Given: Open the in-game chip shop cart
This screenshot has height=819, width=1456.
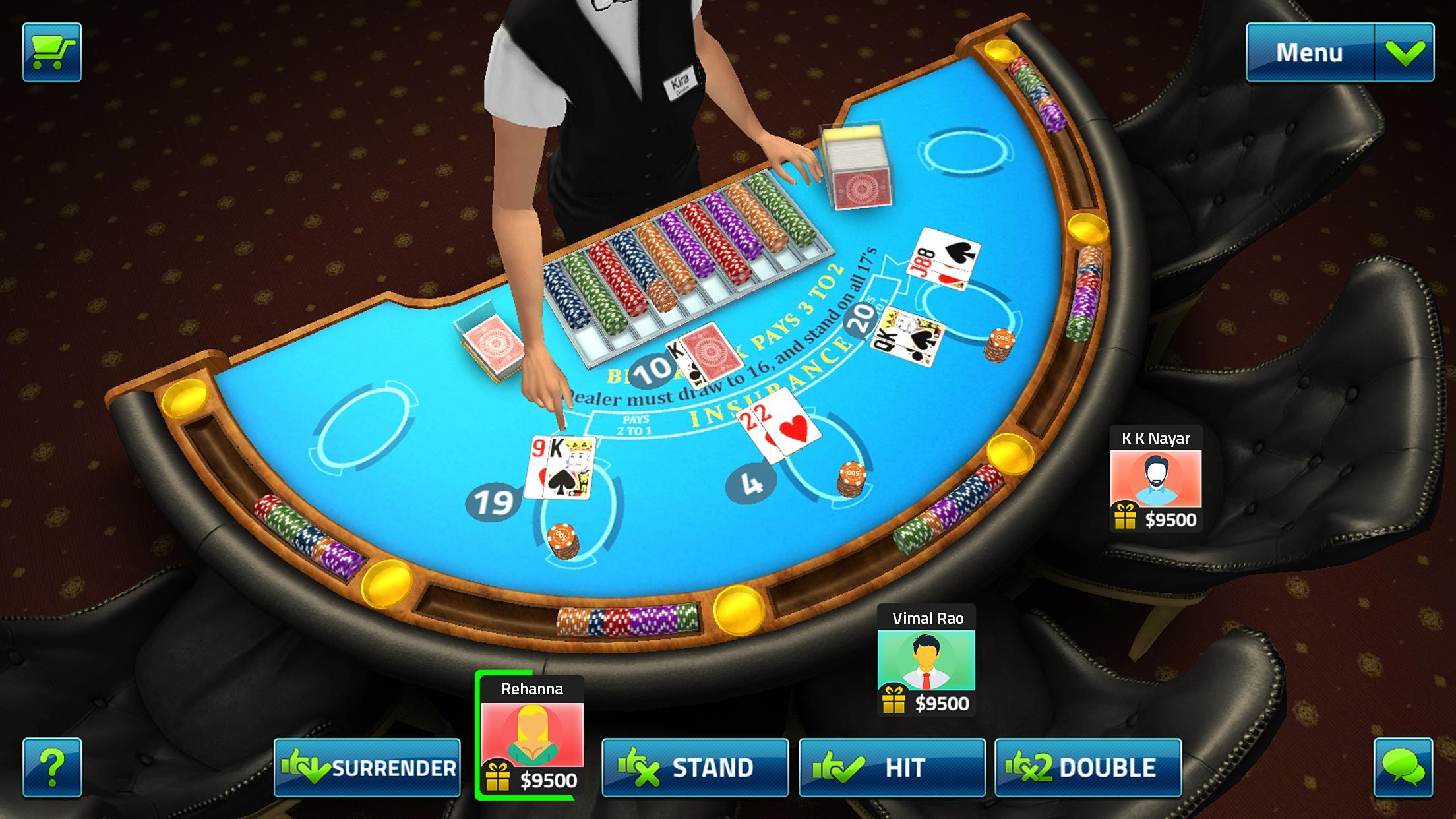Looking at the screenshot, I should [x=51, y=51].
